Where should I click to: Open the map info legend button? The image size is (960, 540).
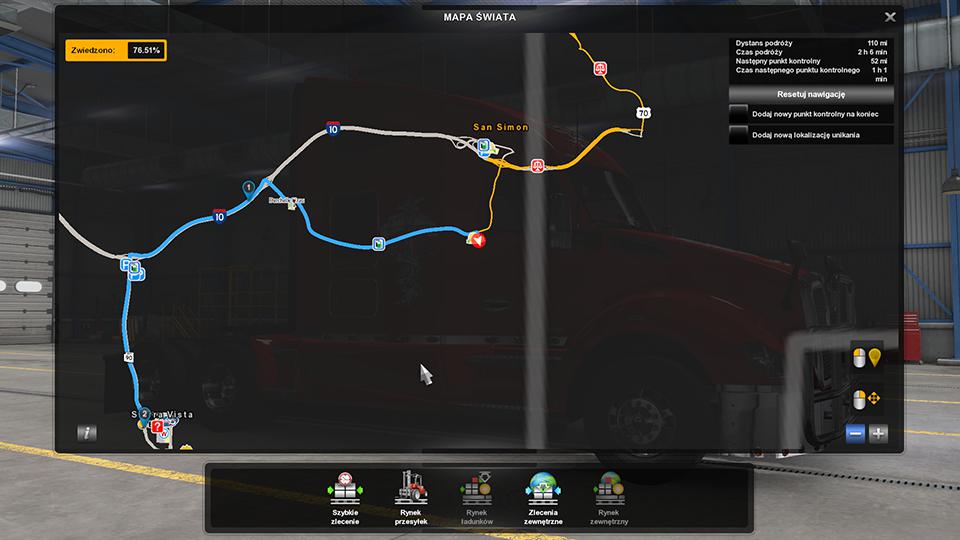[88, 433]
